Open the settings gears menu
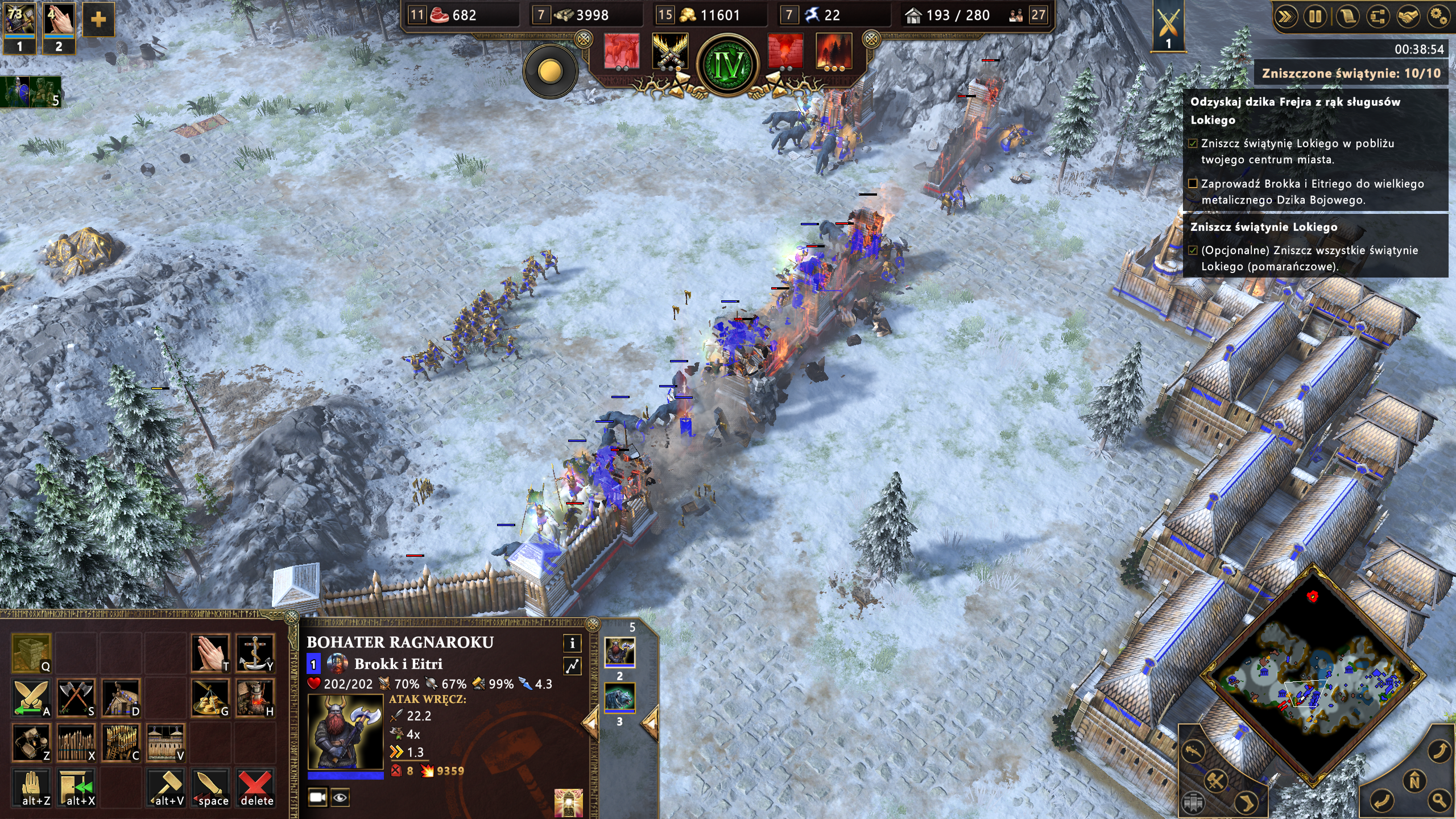Viewport: 1456px width, 819px height. click(x=1438, y=17)
